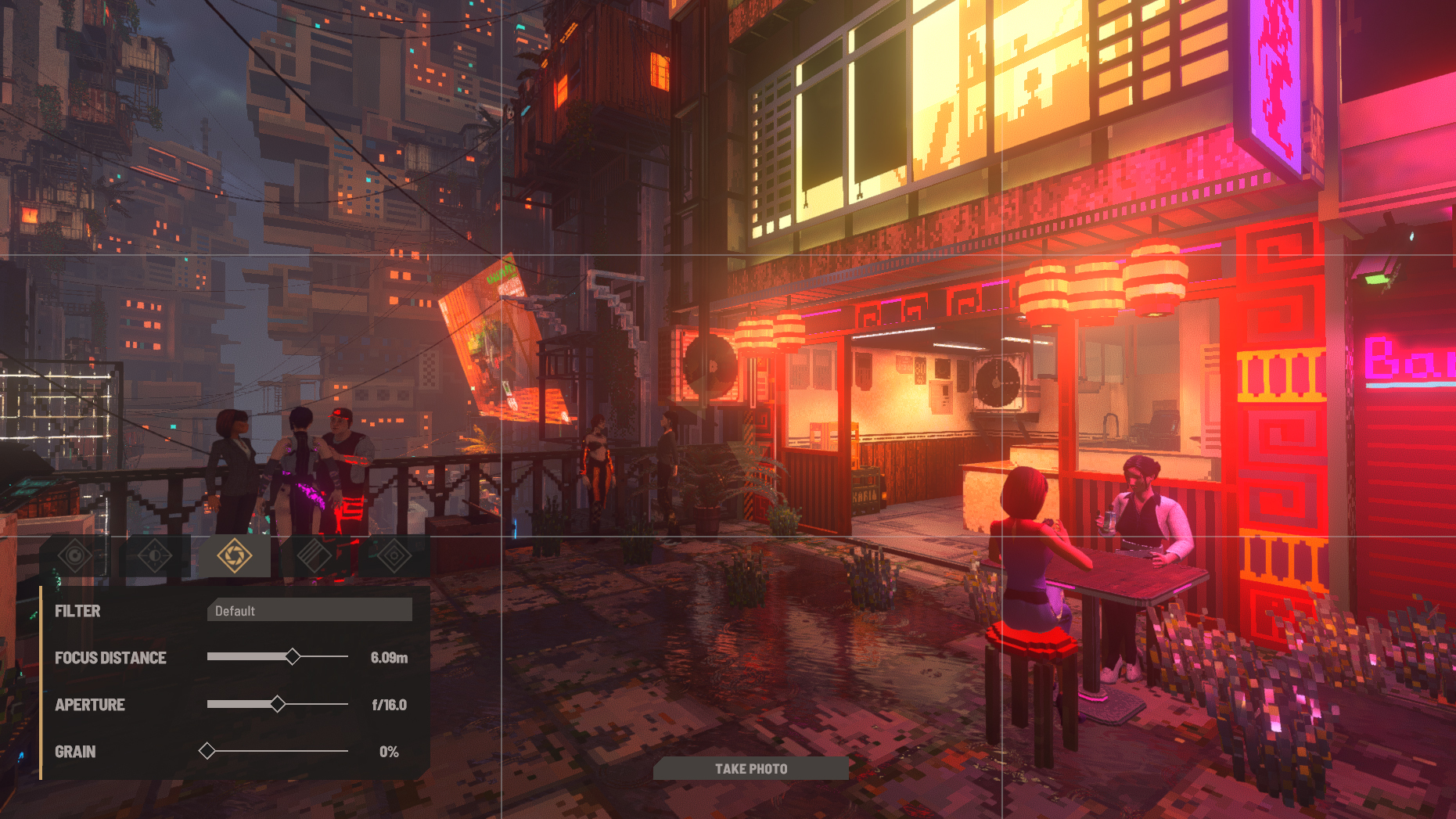Change the Aperture slider value
This screenshot has width=1456, height=819.
[278, 704]
